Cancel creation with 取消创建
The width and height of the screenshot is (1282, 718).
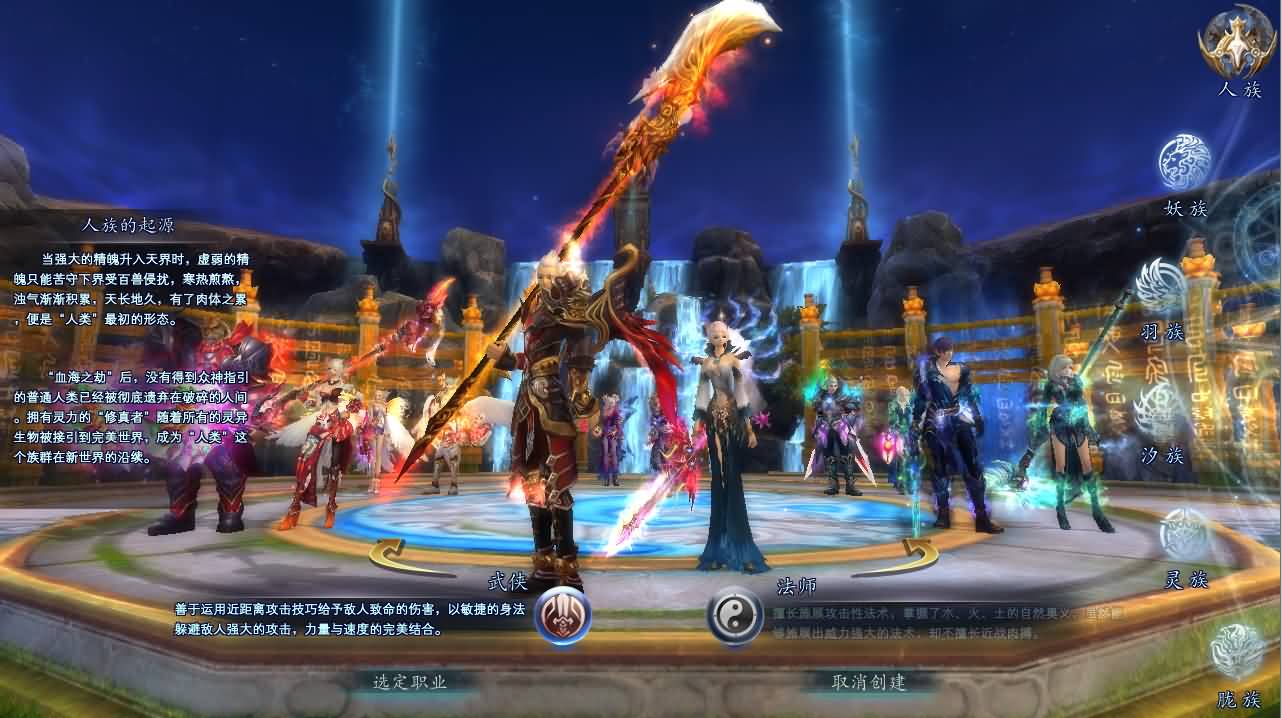(x=869, y=682)
